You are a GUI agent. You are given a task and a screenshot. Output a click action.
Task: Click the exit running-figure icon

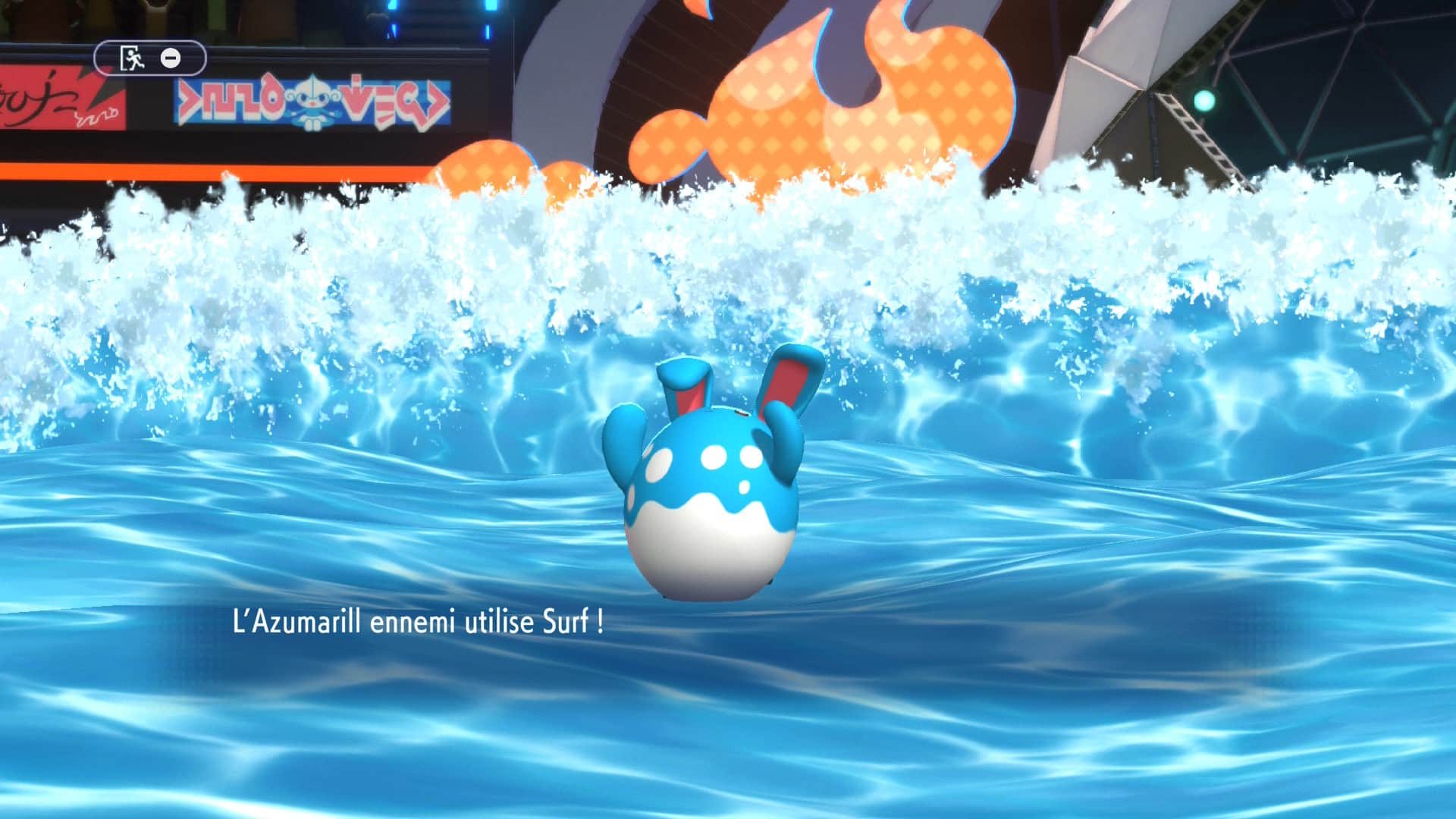click(x=132, y=58)
